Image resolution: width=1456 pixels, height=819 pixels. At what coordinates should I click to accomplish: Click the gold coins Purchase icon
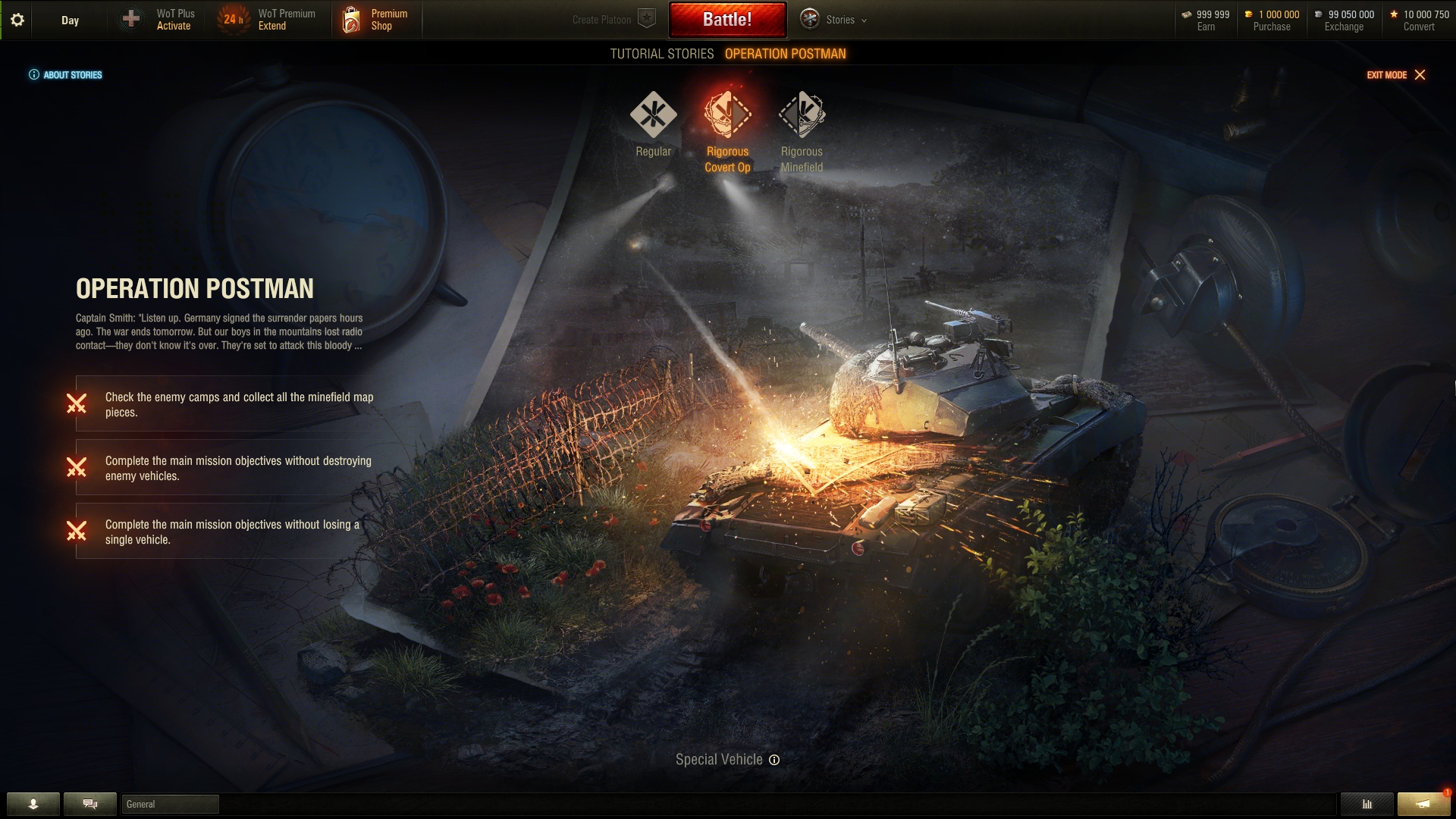pos(1248,14)
